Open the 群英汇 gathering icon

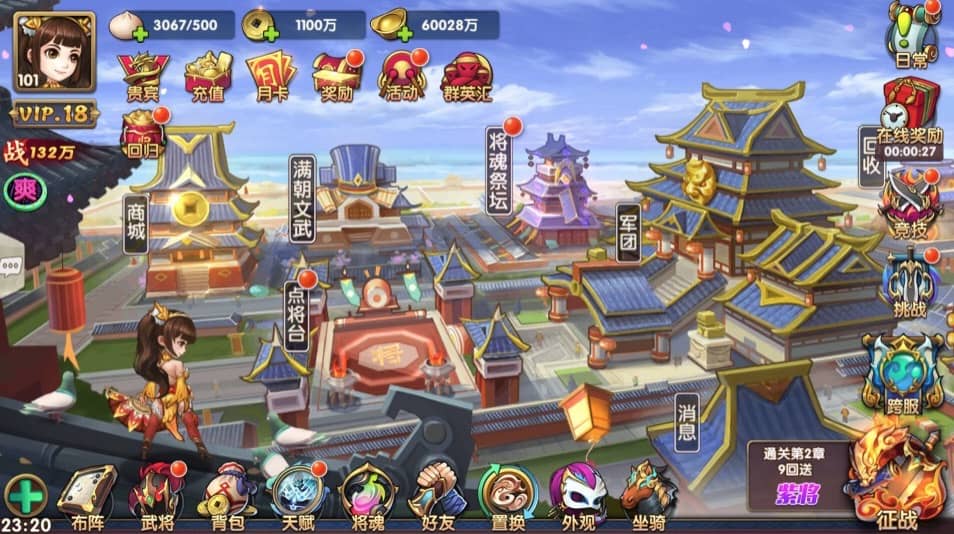point(467,75)
